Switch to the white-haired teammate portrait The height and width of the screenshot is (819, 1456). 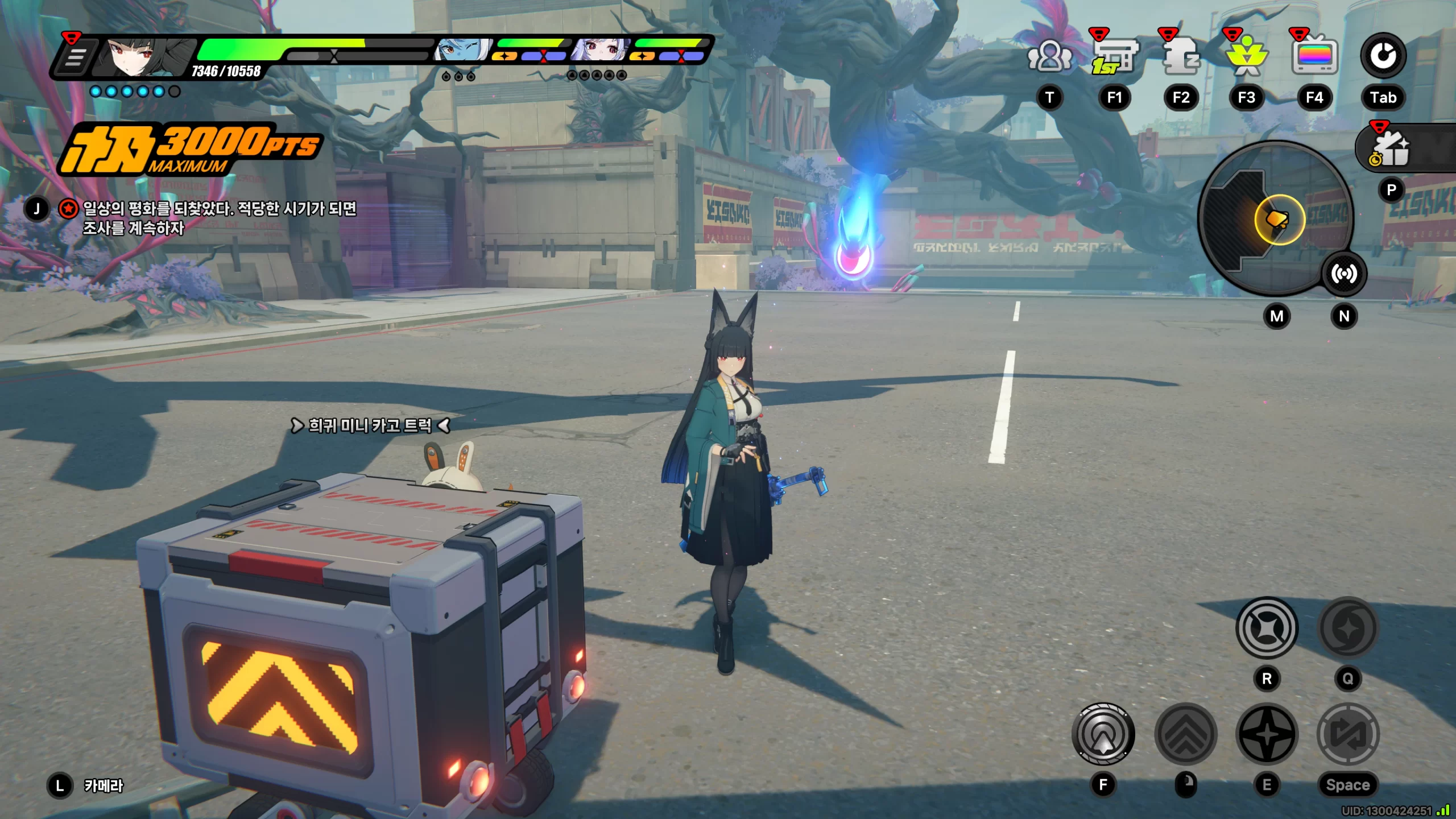(600, 51)
